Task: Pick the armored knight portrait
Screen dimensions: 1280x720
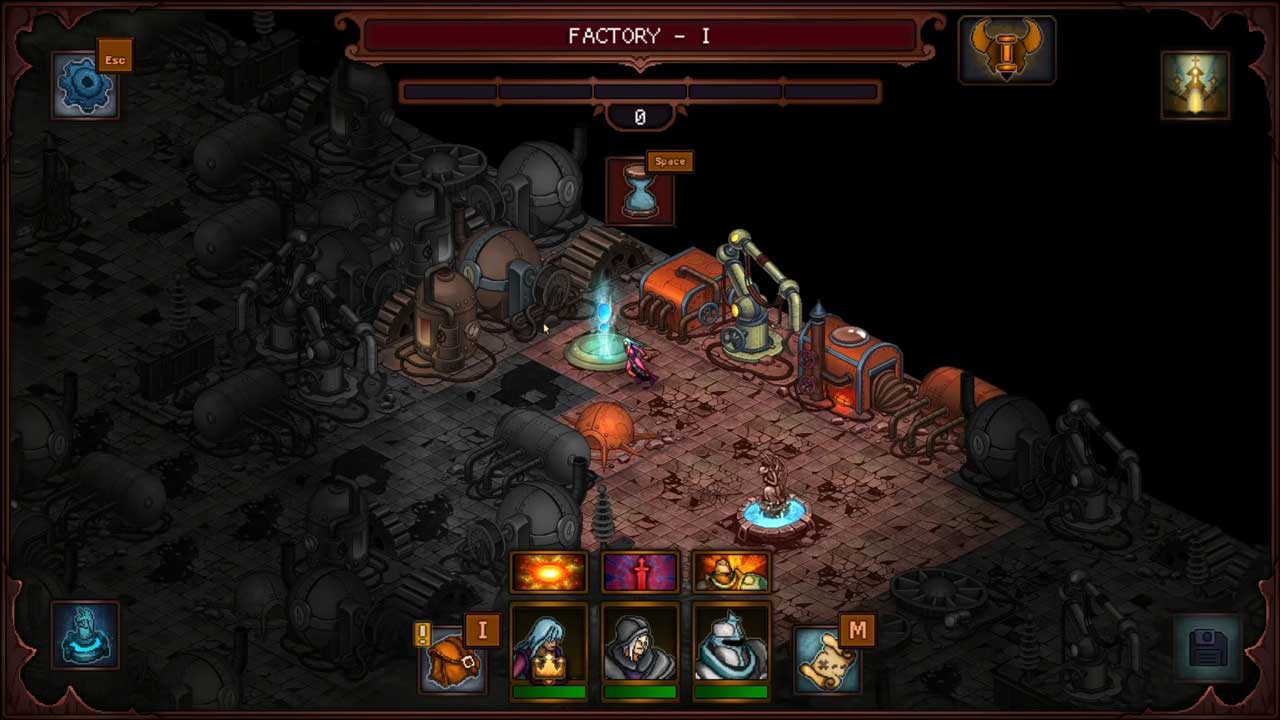Action: click(x=731, y=646)
